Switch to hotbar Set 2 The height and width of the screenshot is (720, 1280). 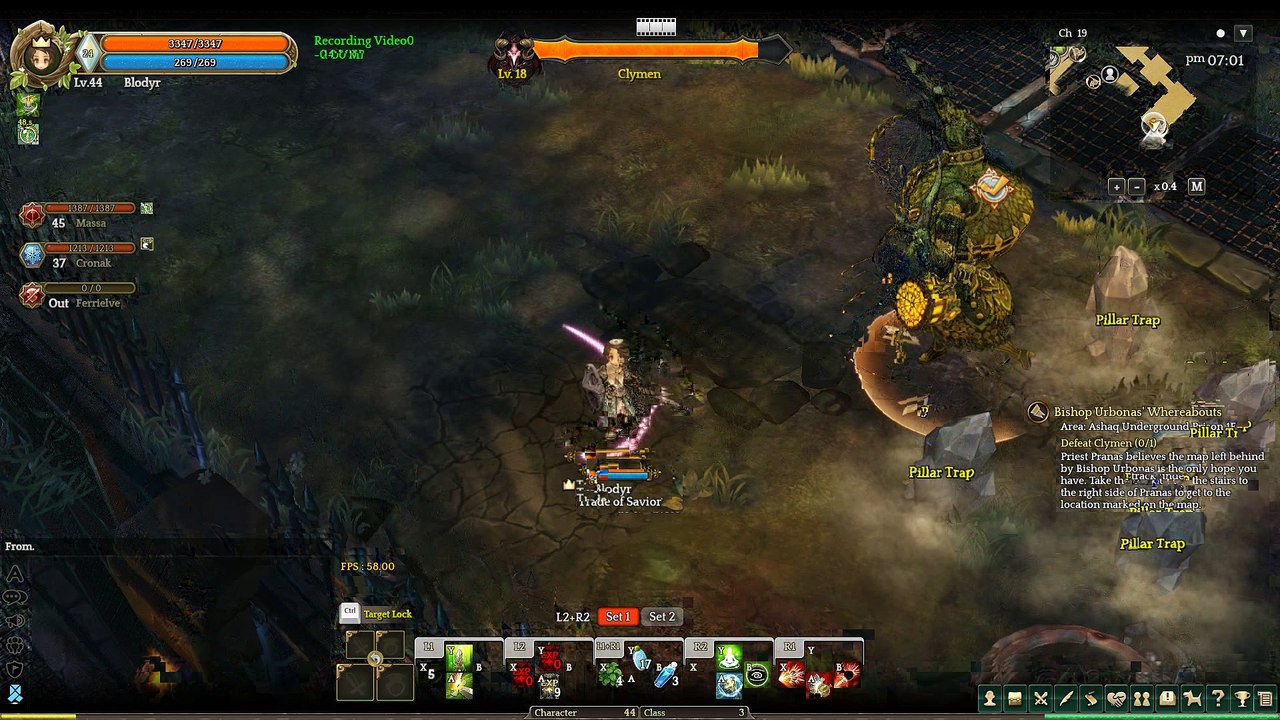[661, 617]
